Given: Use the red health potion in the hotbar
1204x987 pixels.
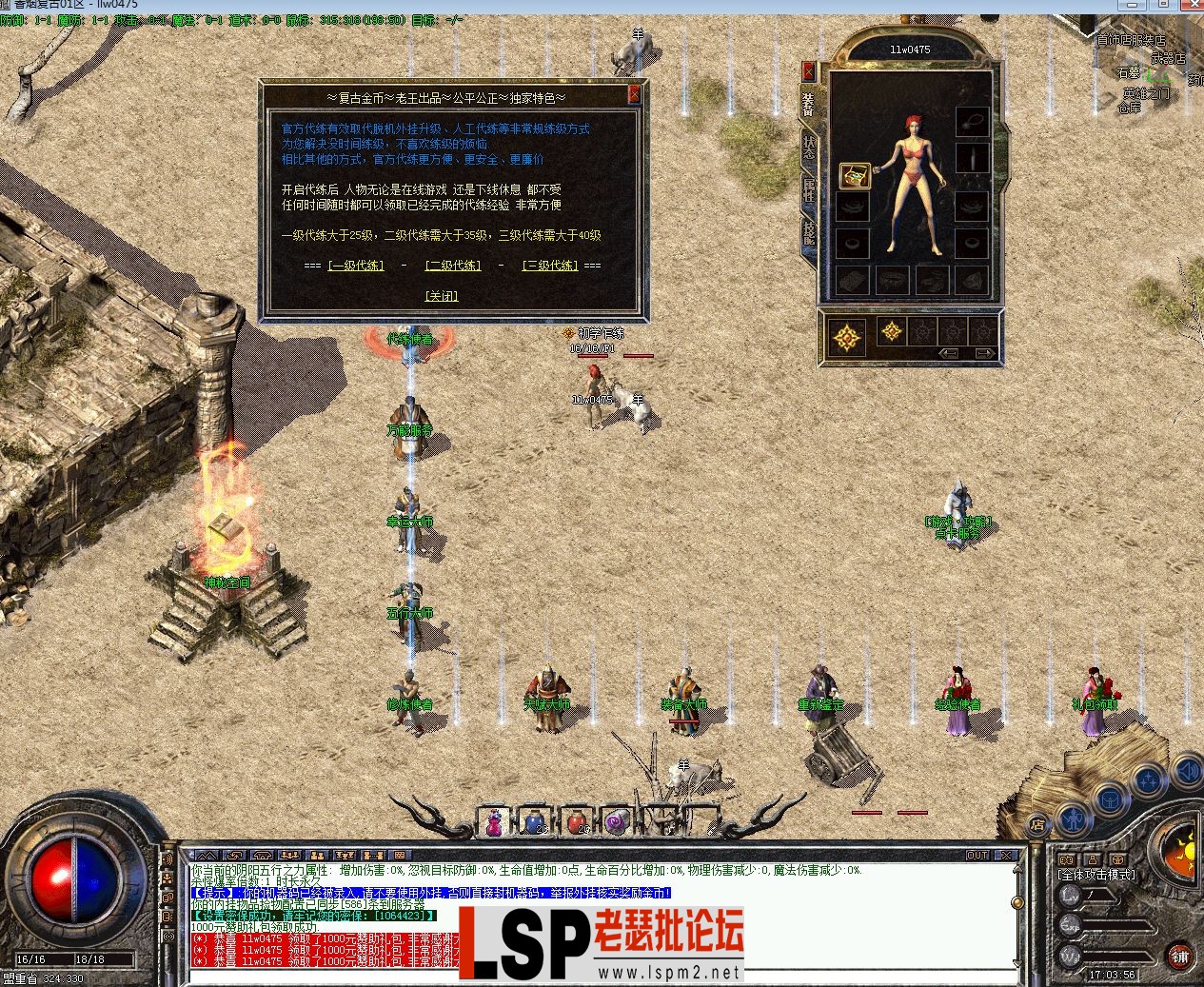Looking at the screenshot, I should coord(576,821).
